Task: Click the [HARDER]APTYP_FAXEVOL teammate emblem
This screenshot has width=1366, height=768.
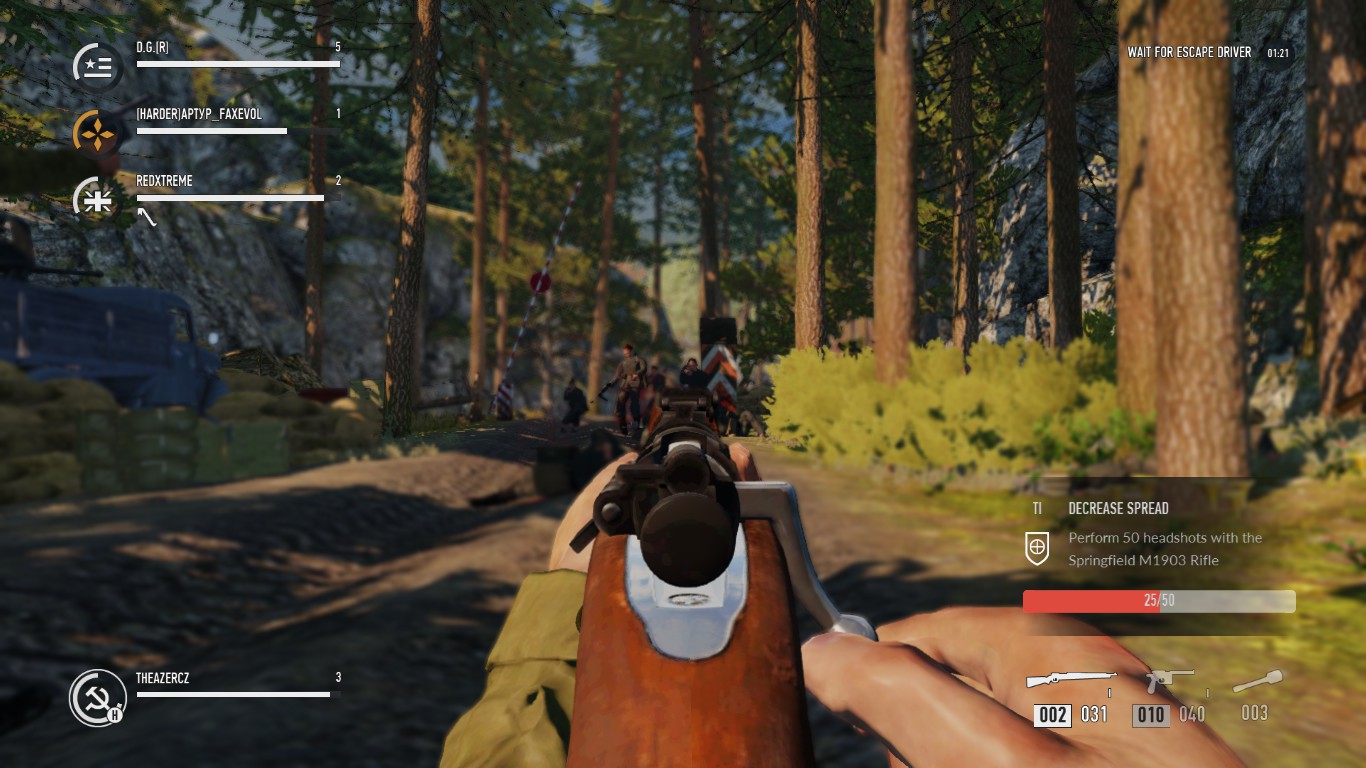Action: 98,133
